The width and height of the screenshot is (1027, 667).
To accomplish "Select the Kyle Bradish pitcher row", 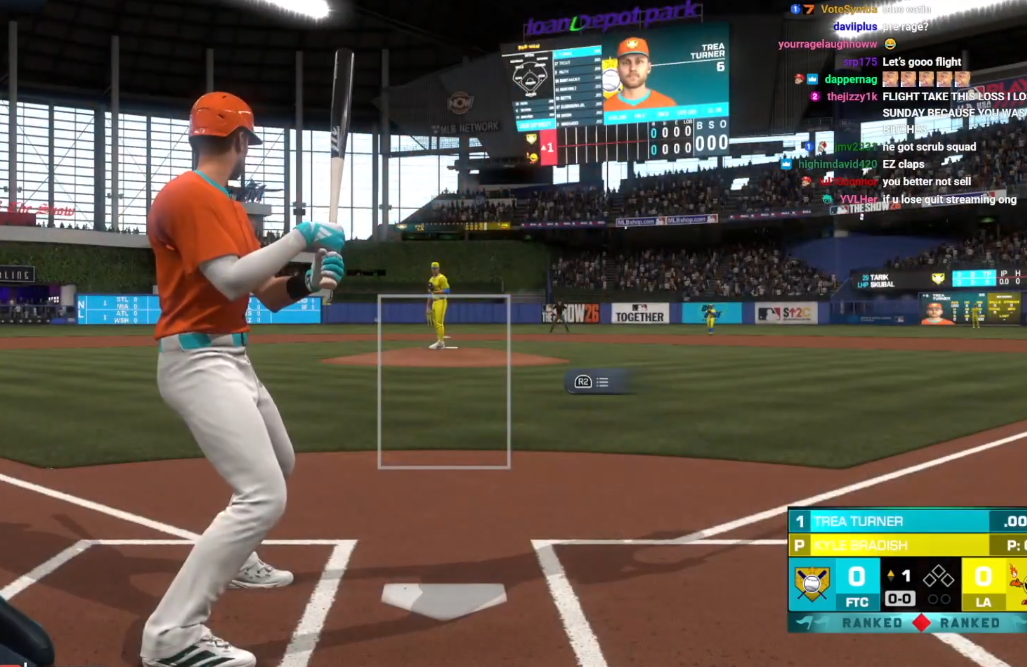I will (890, 546).
